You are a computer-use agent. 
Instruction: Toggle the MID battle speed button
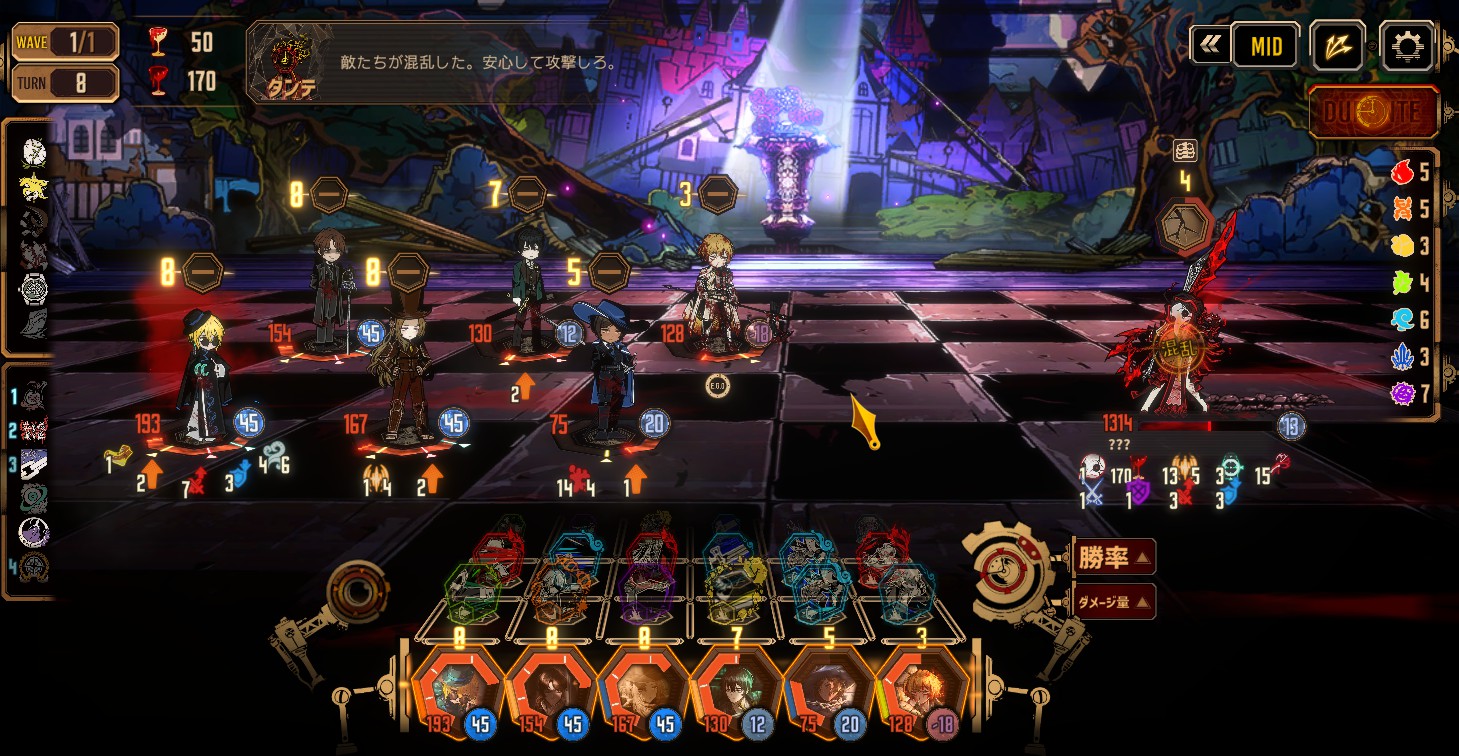[x=1265, y=46]
